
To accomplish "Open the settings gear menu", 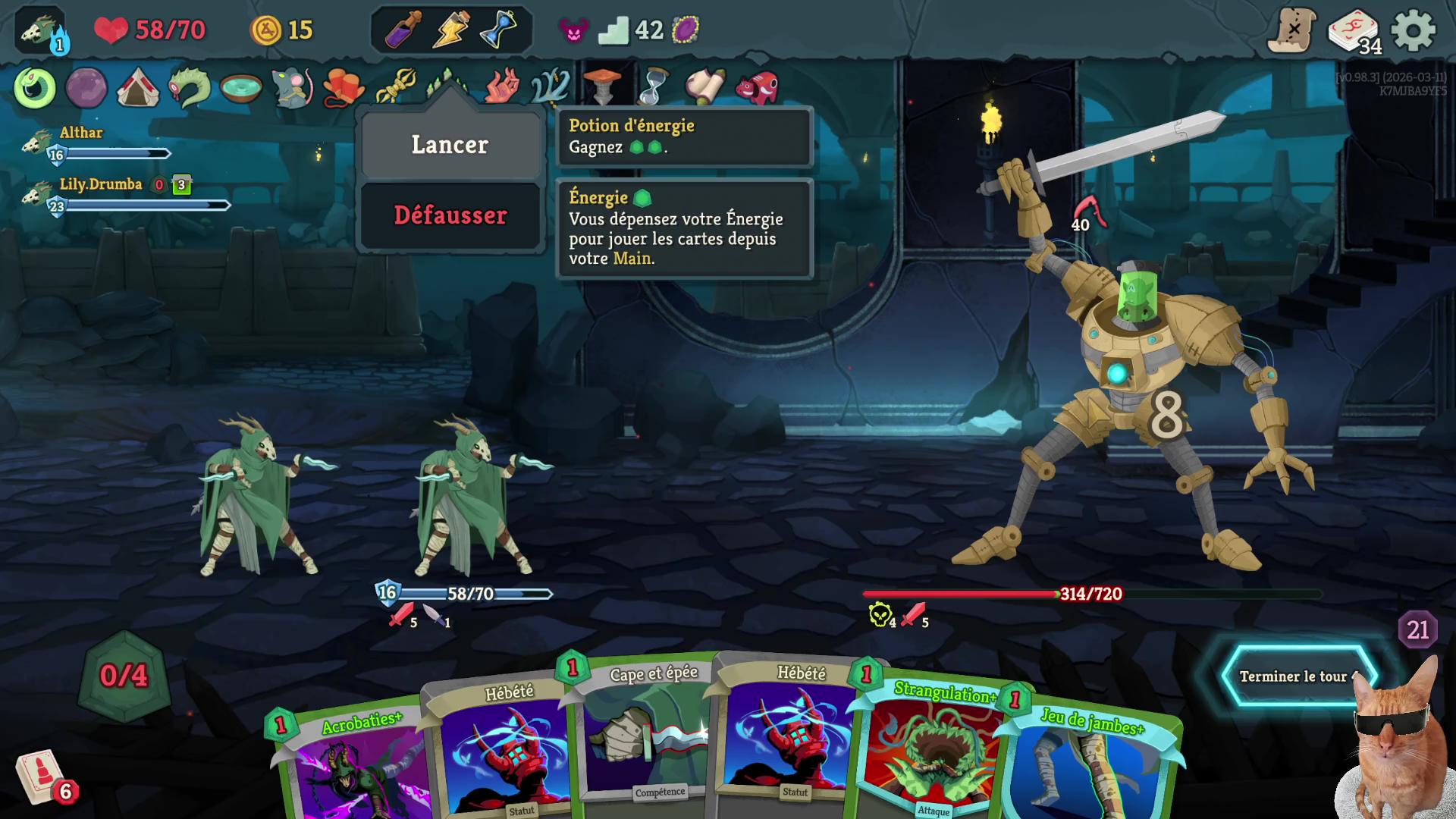I will coord(1413,31).
